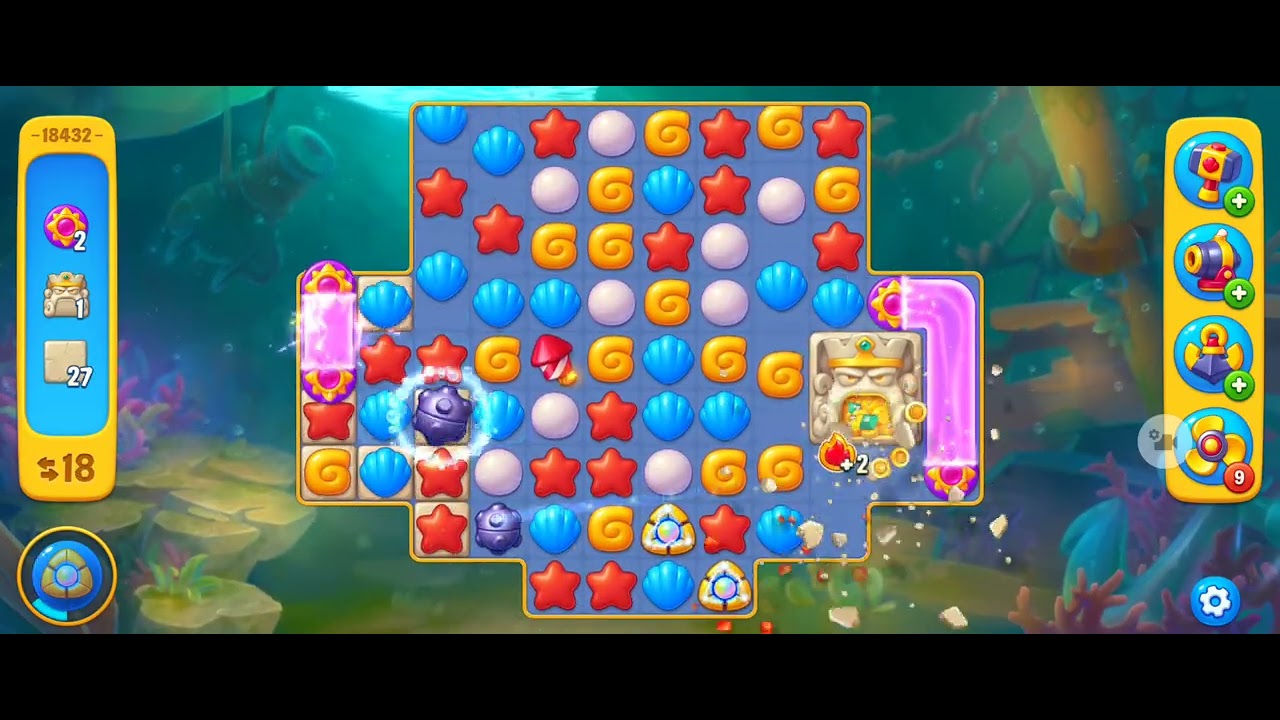Open the Settings gear
Image resolution: width=1280 pixels, height=720 pixels.
tap(1213, 601)
